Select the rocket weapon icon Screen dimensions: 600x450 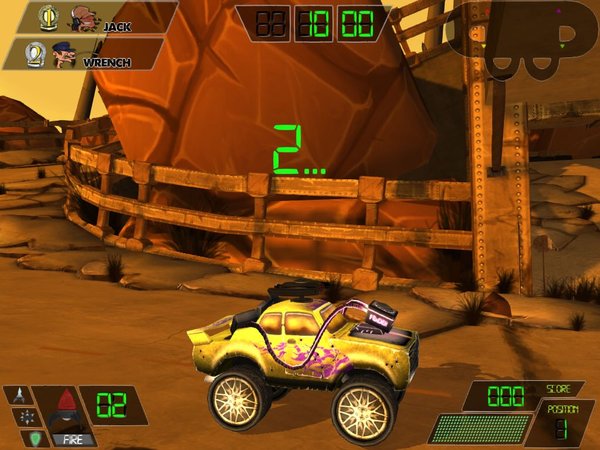coord(18,395)
